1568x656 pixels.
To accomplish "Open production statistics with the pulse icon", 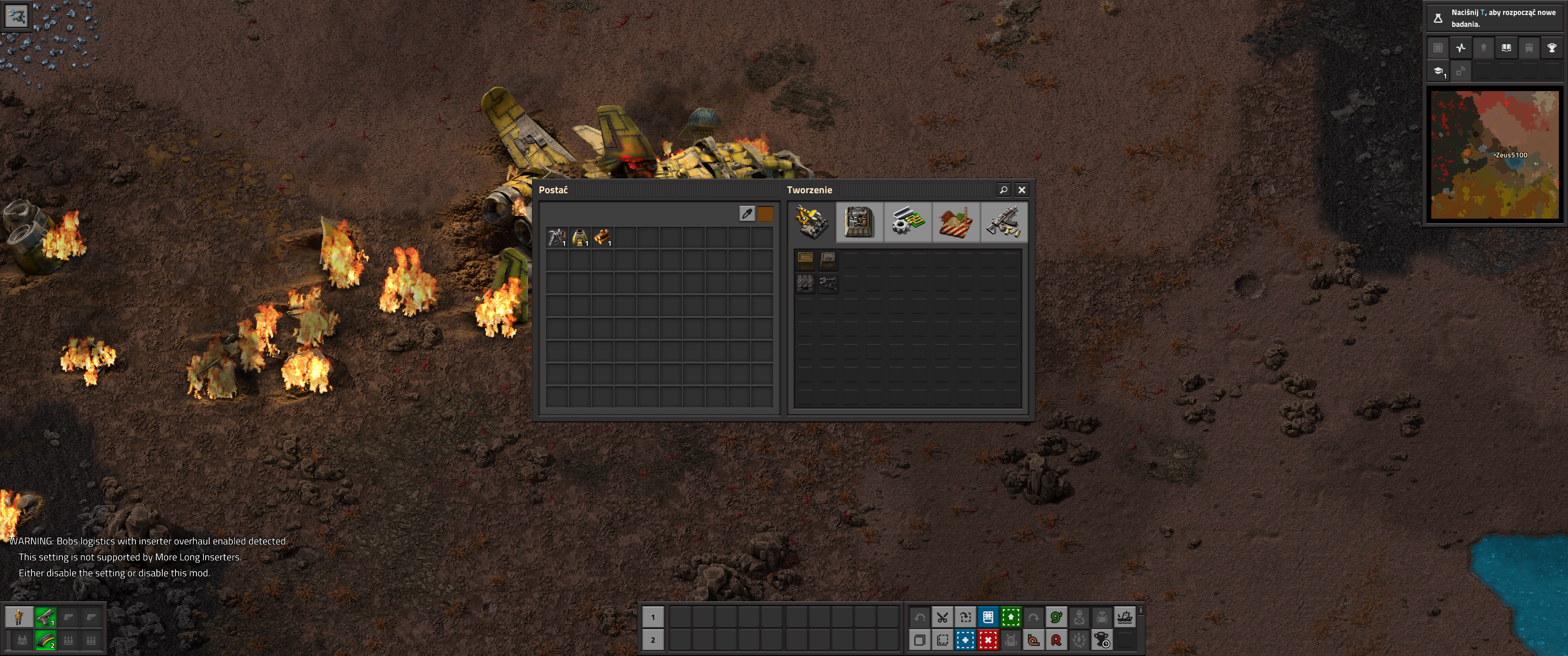I will click(x=1461, y=48).
